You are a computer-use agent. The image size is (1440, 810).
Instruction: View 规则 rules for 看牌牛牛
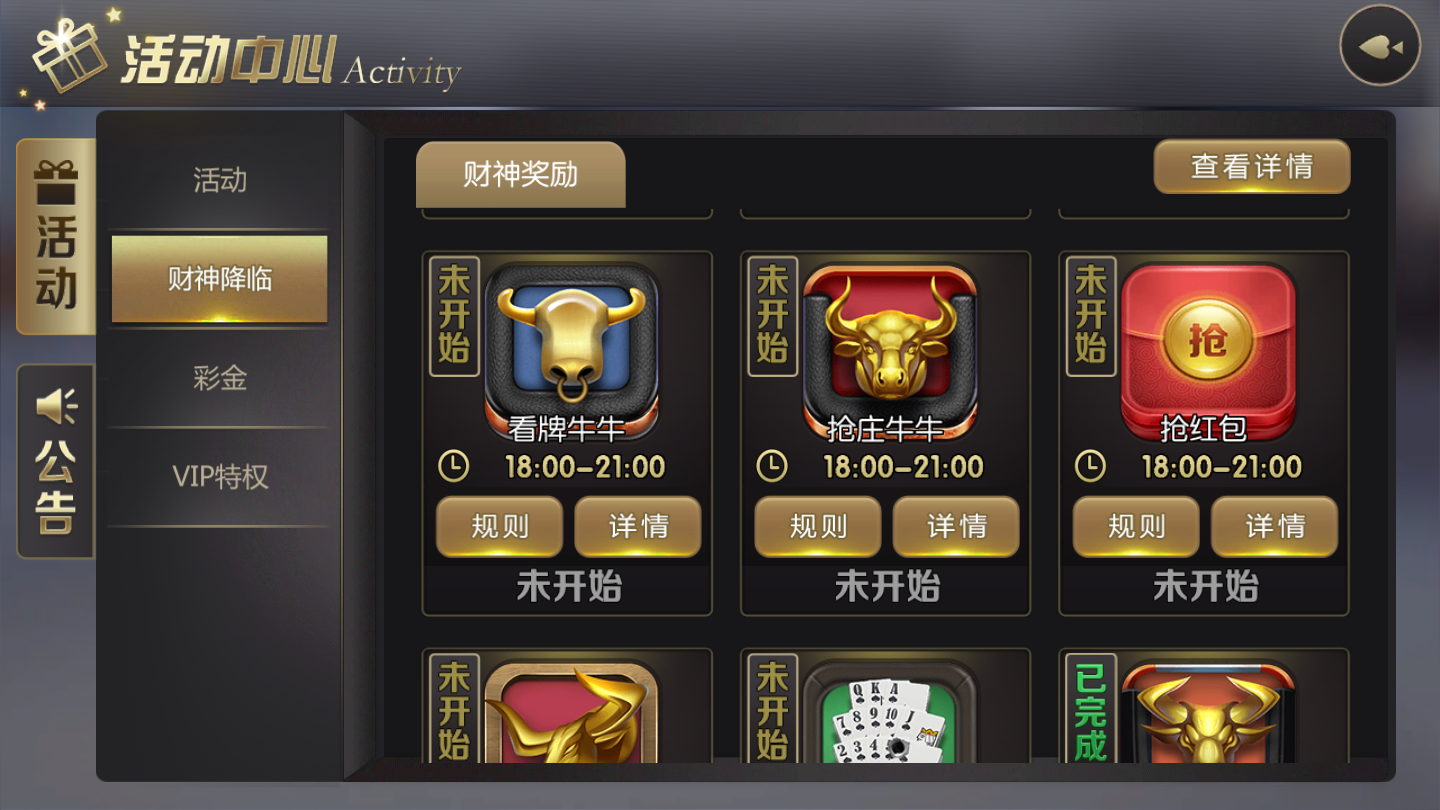pos(500,526)
